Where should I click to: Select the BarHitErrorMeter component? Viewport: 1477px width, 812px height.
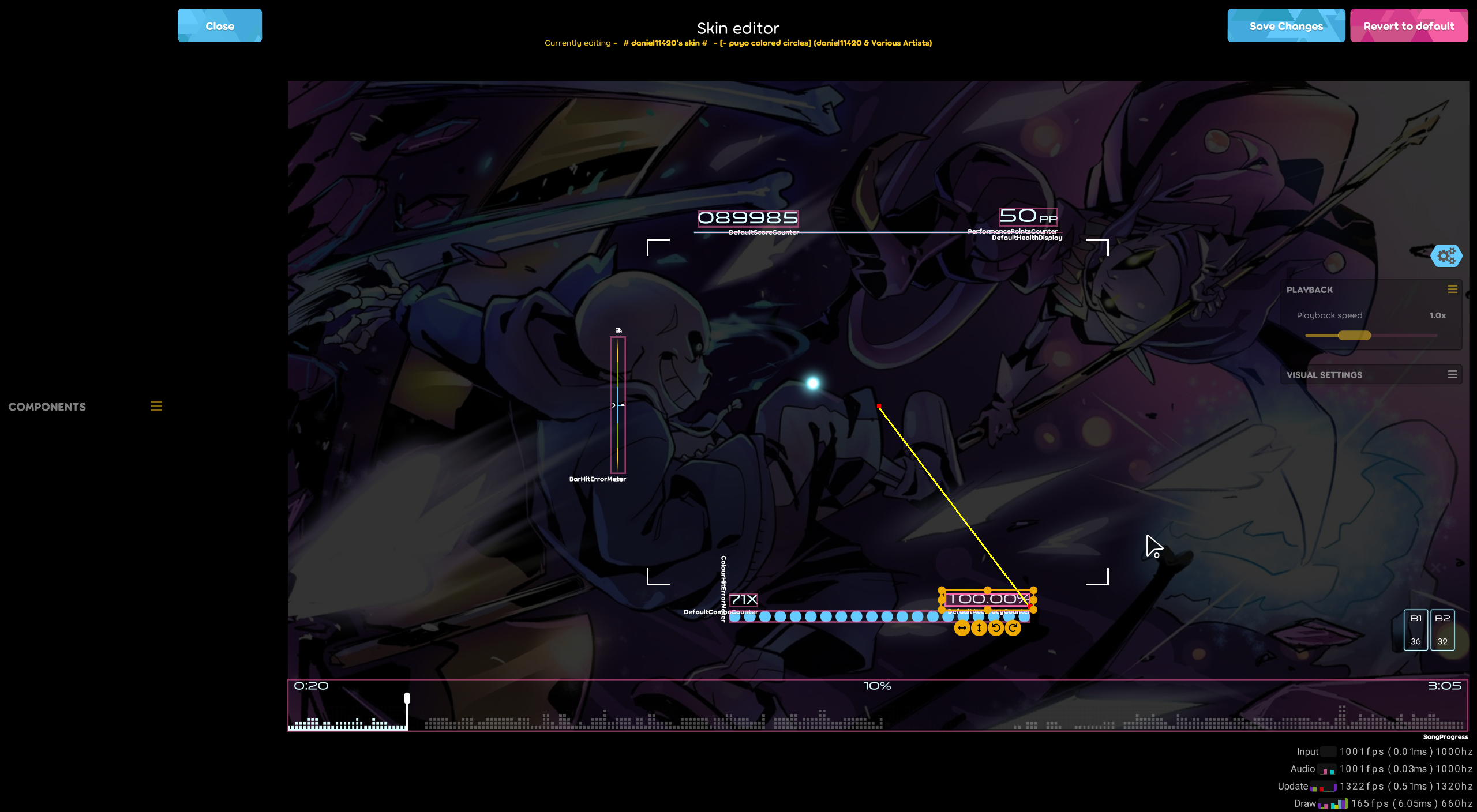point(617,404)
